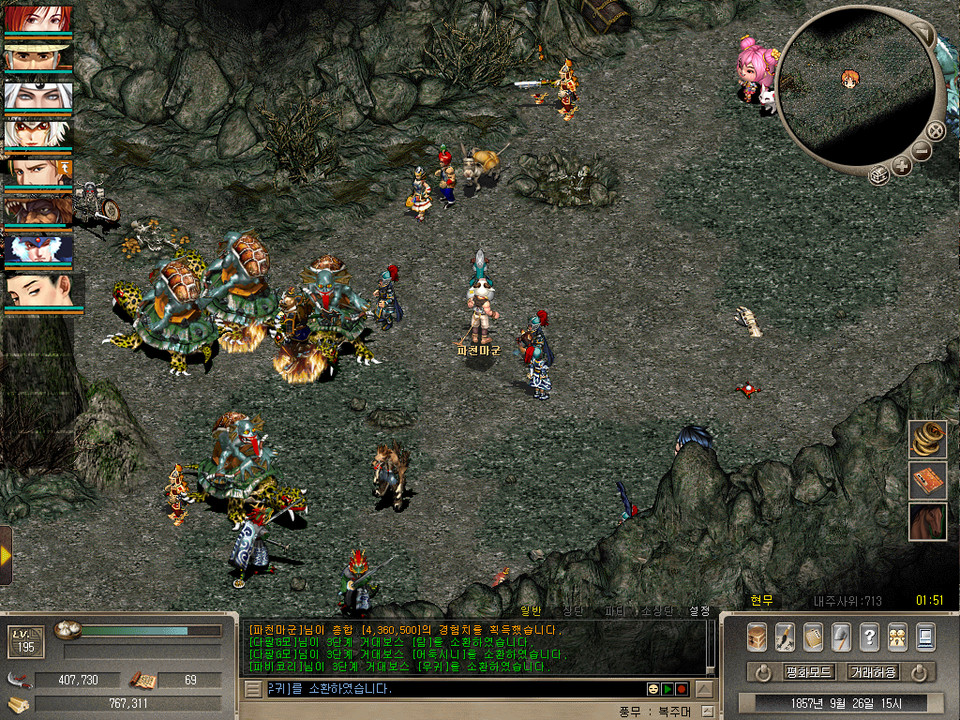The height and width of the screenshot is (720, 960).
Task: Open the axe icon in bottom panel
Action: tap(841, 636)
